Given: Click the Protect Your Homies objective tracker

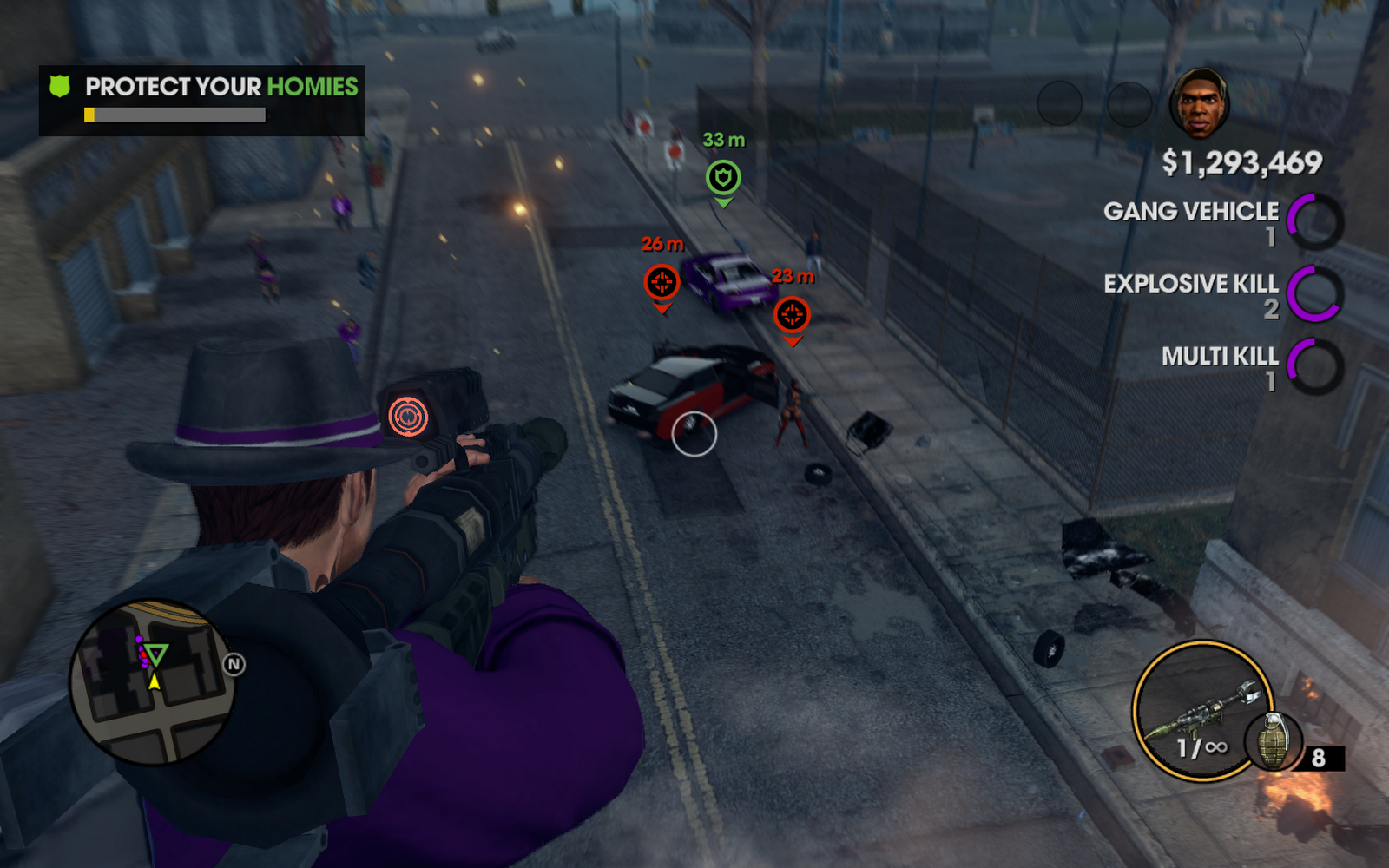Looking at the screenshot, I should tap(201, 100).
